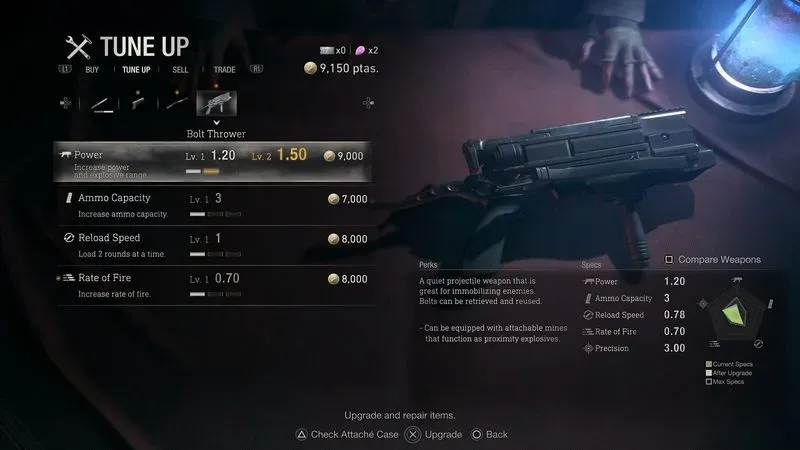Screen dimensions: 800x450
Task: Select the Ammo Capacity upgrade
Action: [x=211, y=201]
